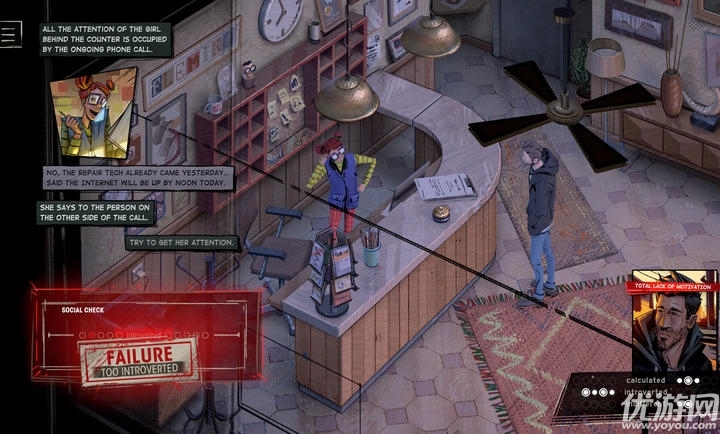Select the red-haired girl's portrait panel

point(91,112)
